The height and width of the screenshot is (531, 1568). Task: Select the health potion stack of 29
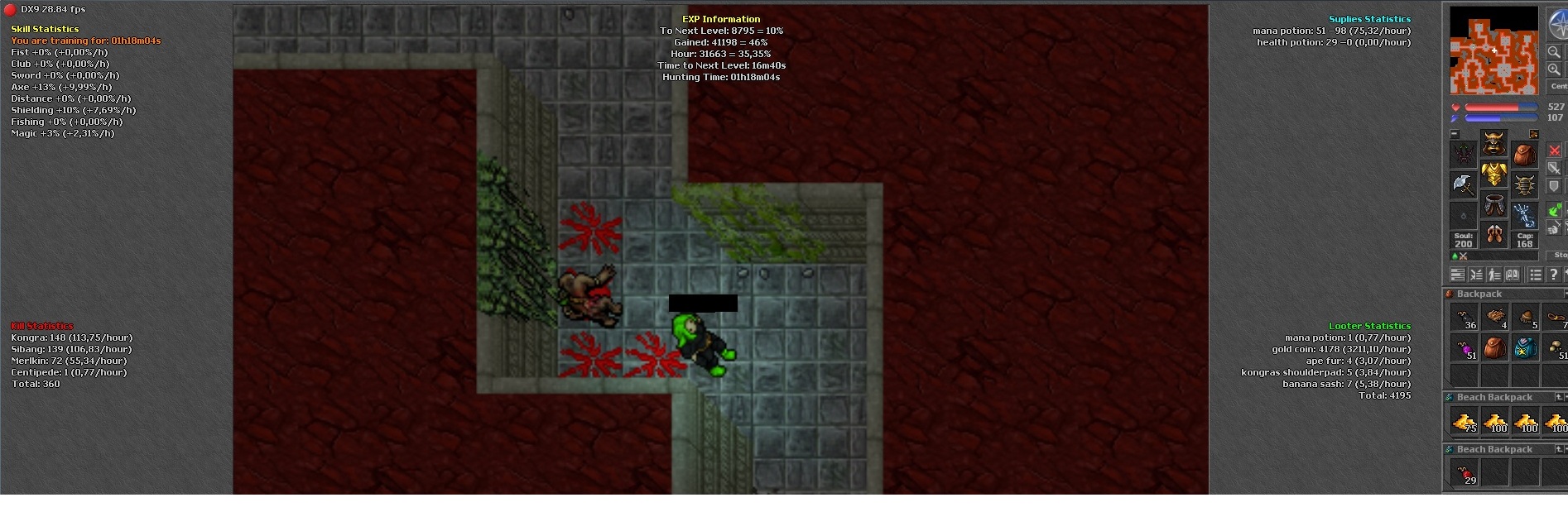[1464, 474]
